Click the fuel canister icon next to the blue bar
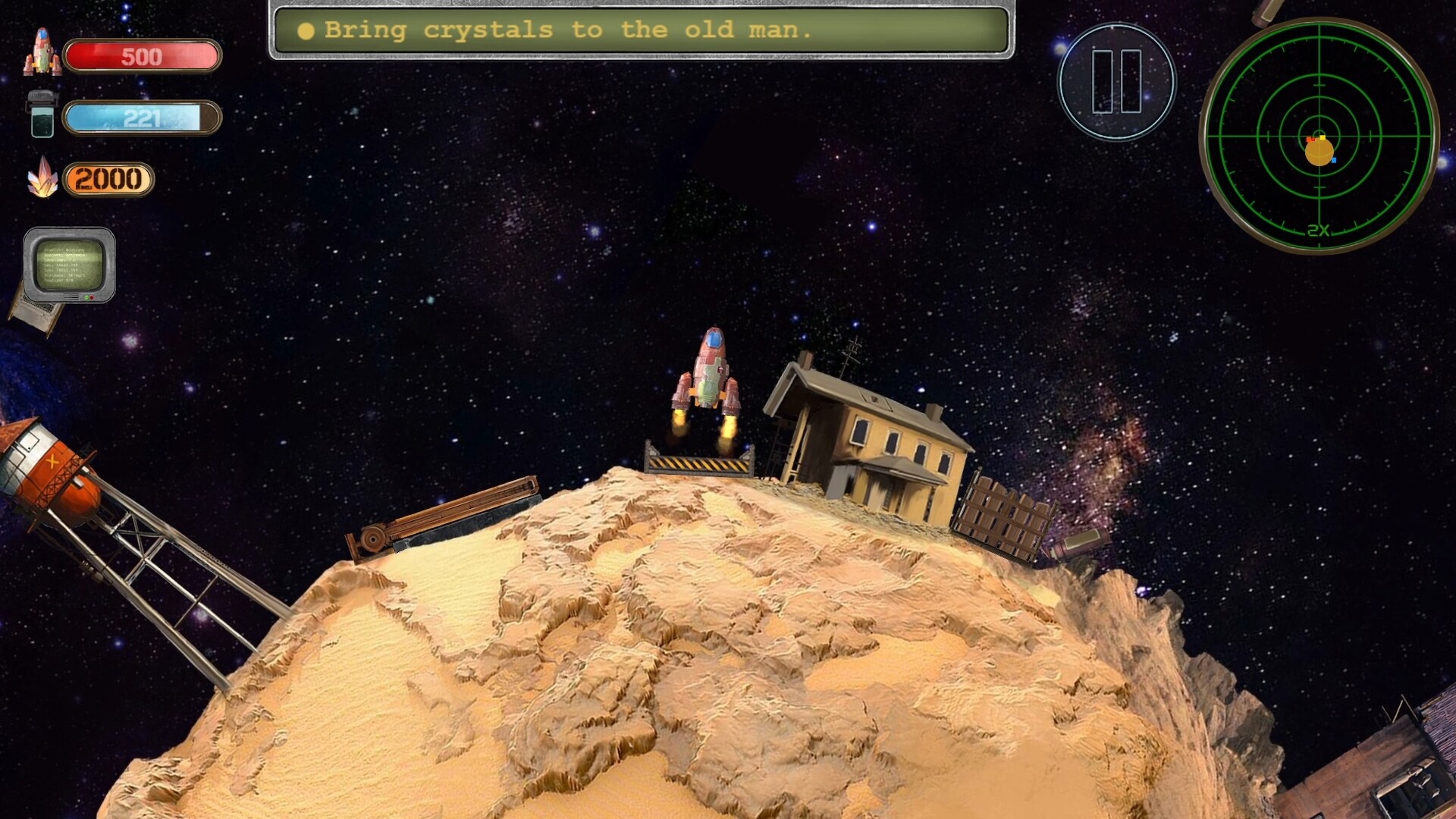Viewport: 1456px width, 819px height. pos(42,115)
